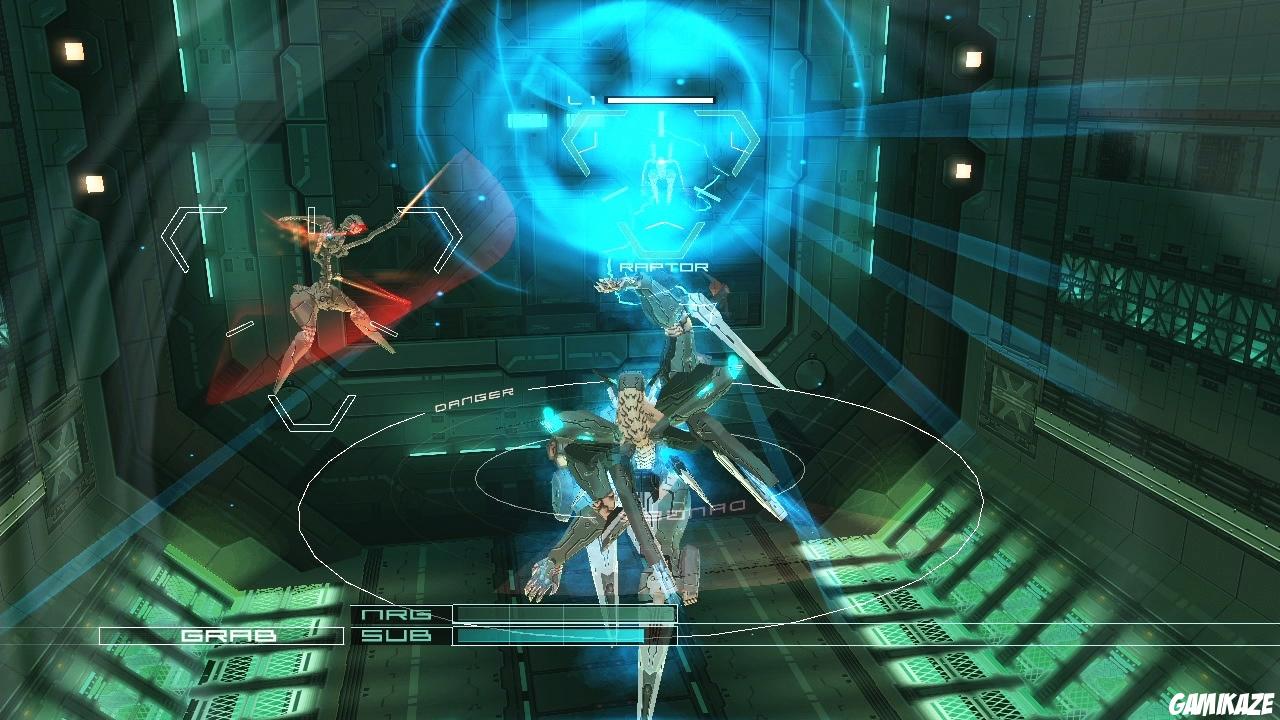
Task: Select the RAPTOR enemy name label
Action: click(x=663, y=265)
